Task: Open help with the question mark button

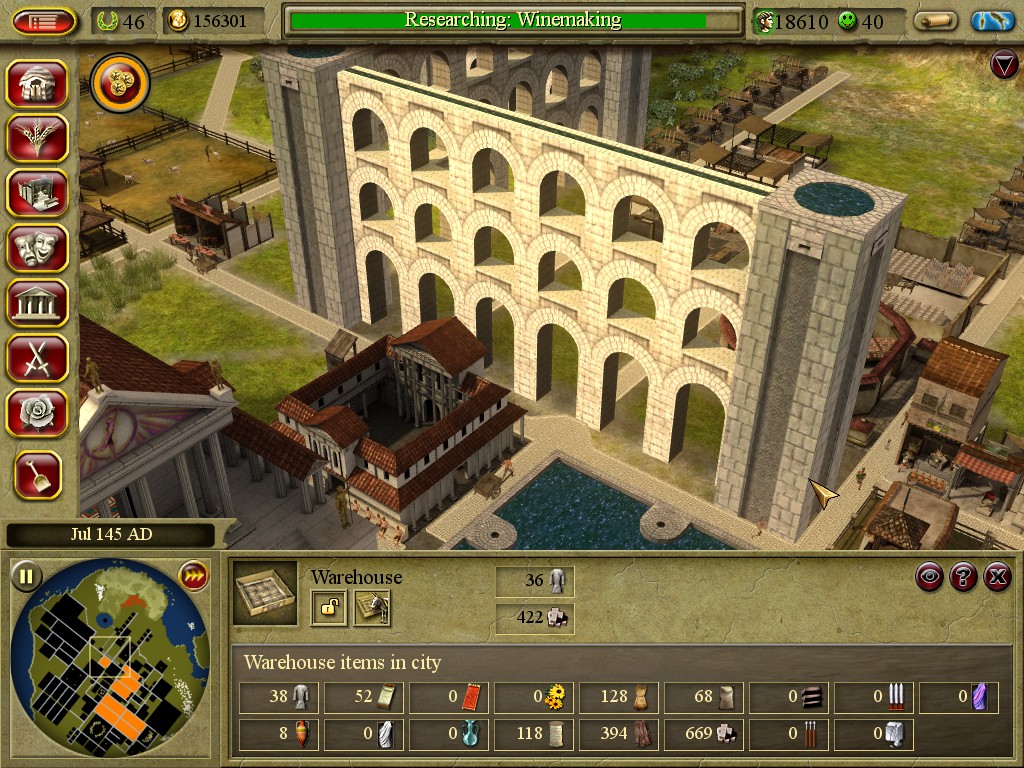Action: tap(963, 576)
